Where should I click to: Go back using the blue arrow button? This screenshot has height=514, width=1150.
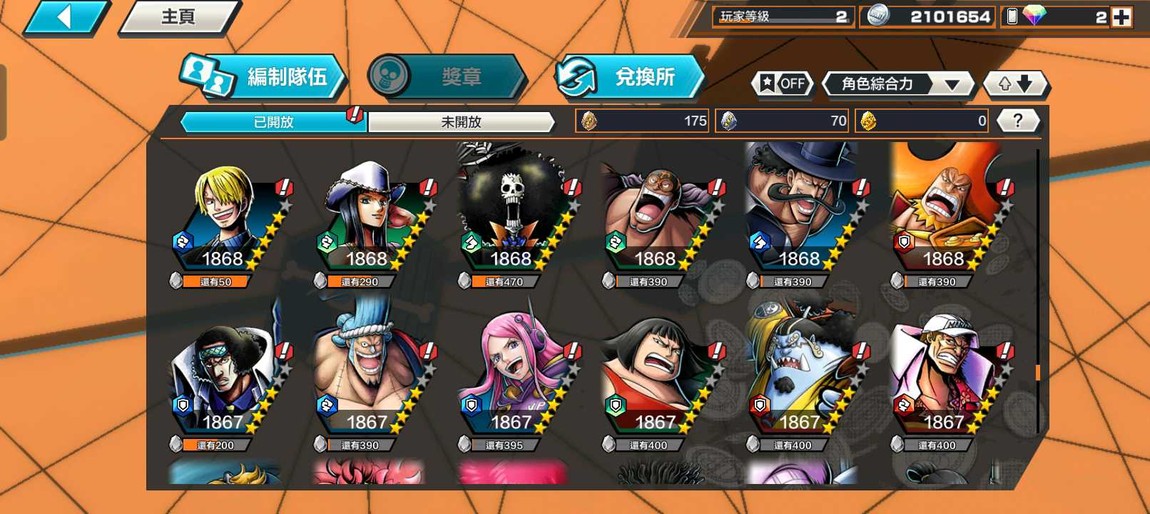tap(64, 17)
